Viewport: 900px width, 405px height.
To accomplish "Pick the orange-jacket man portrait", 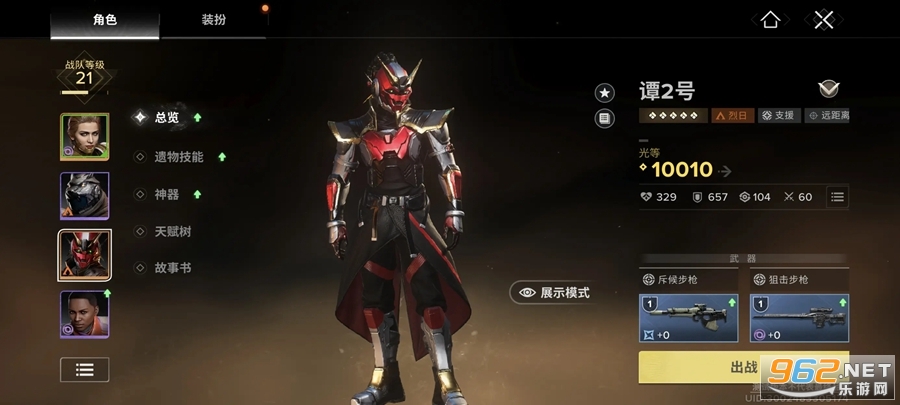I will click(x=84, y=314).
